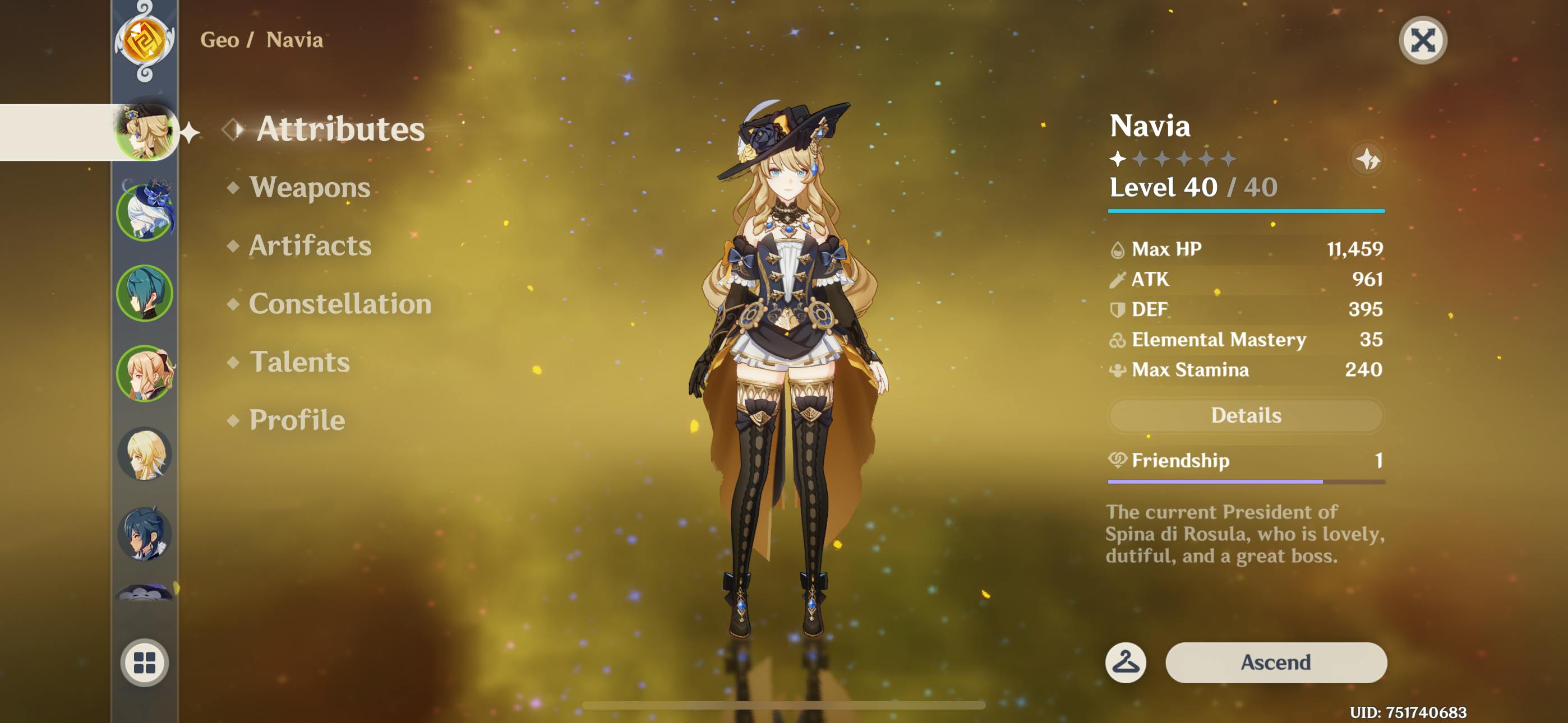
Task: Open the Details stats panel
Action: click(1246, 415)
